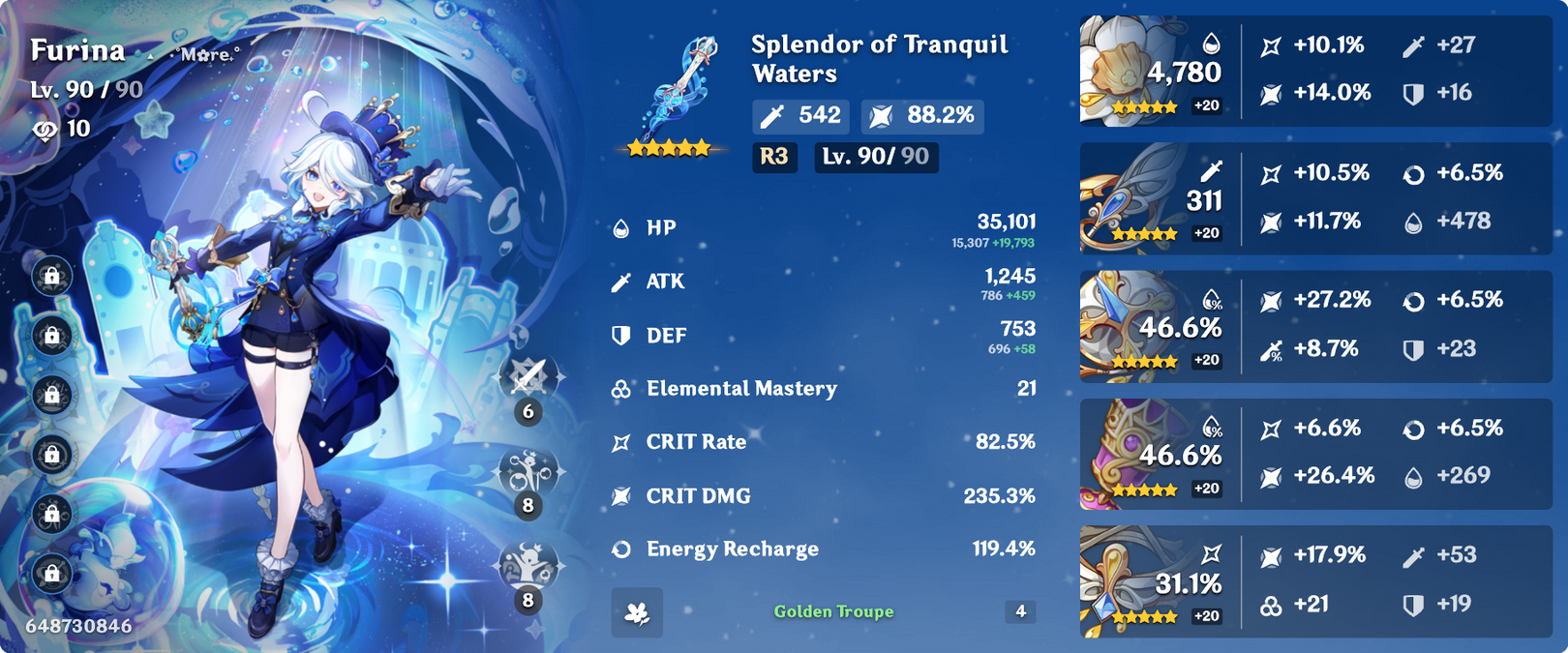Click the Golden Troupe set flower icon
Screen dimensions: 1568x653
pos(637,612)
